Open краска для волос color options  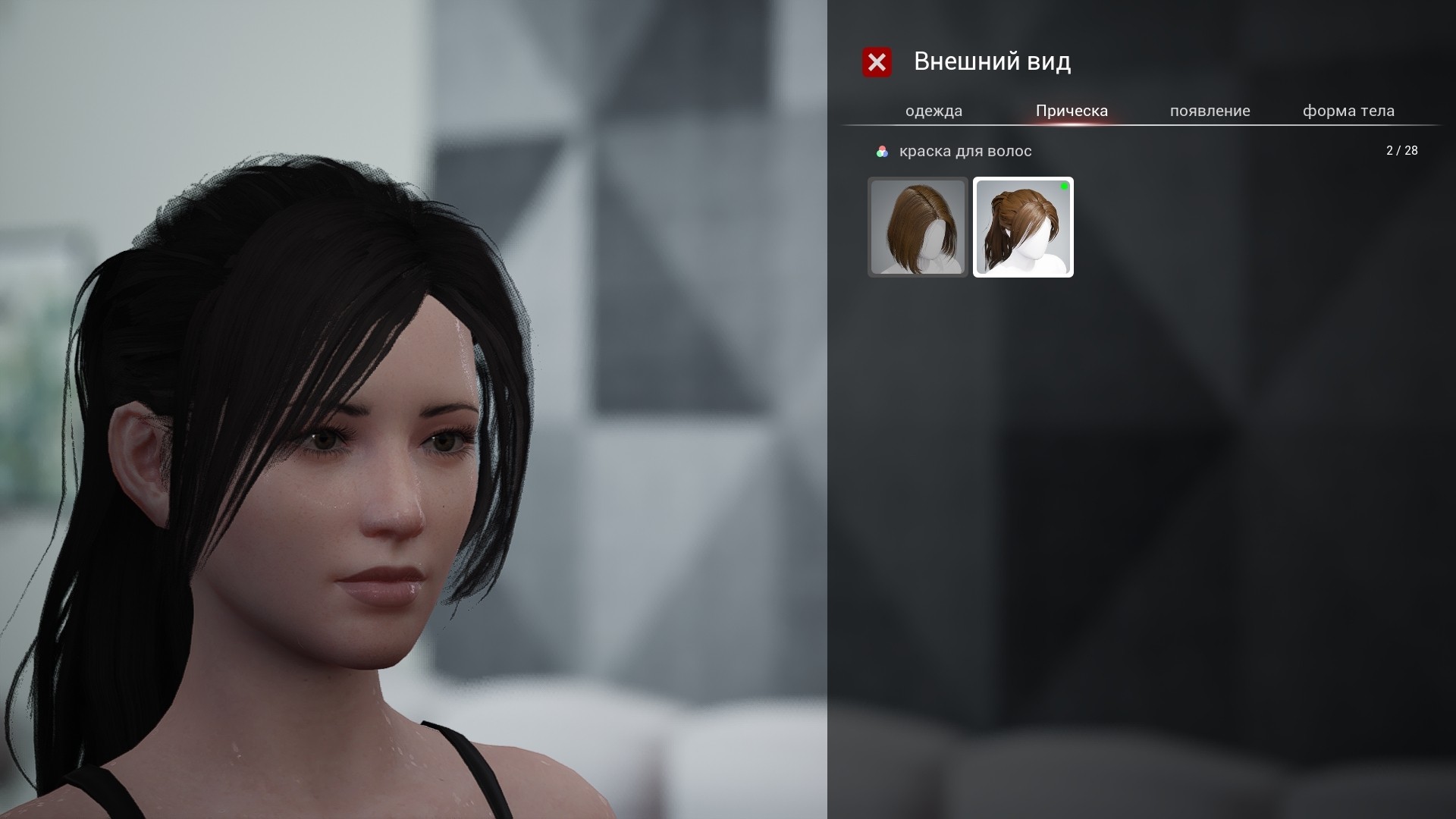click(954, 151)
